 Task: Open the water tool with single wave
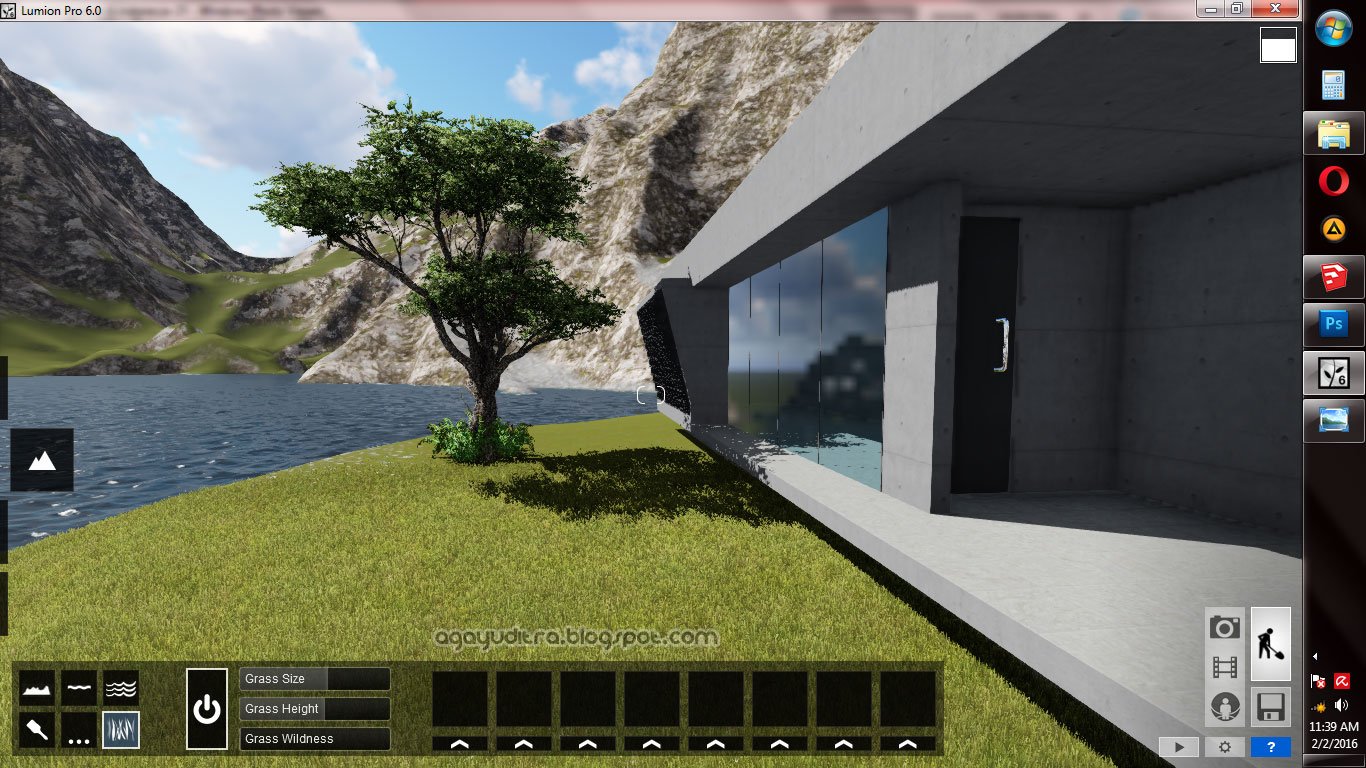(79, 688)
